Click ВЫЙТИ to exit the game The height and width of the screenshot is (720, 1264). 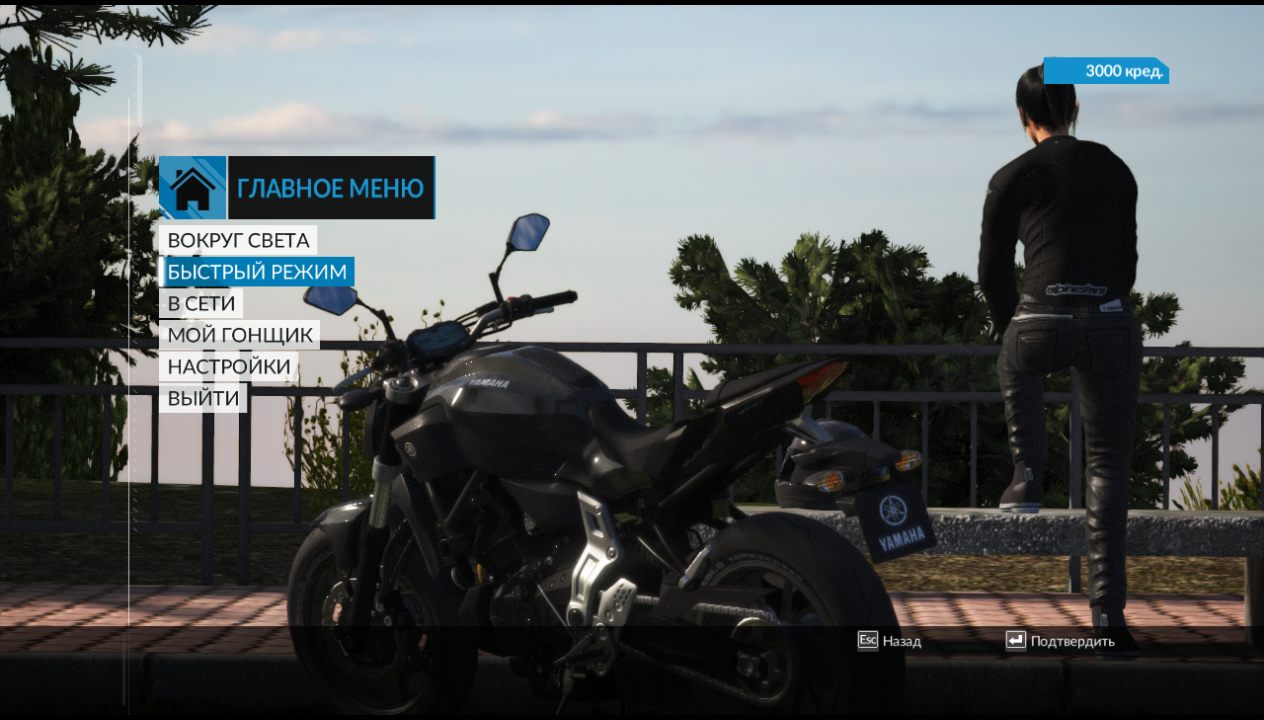203,398
